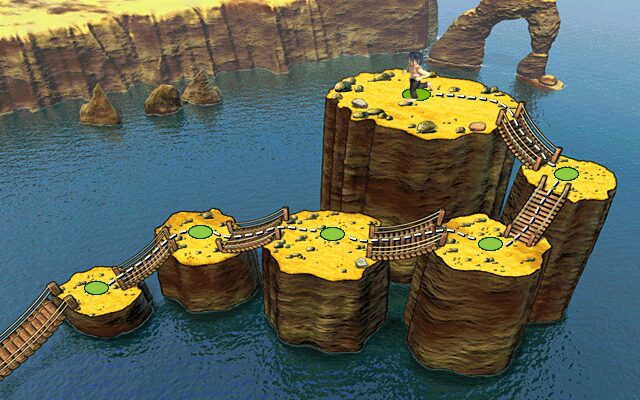The width and height of the screenshot is (640, 400).
Task: Pick the green node on the central wide island
Action: point(332,234)
